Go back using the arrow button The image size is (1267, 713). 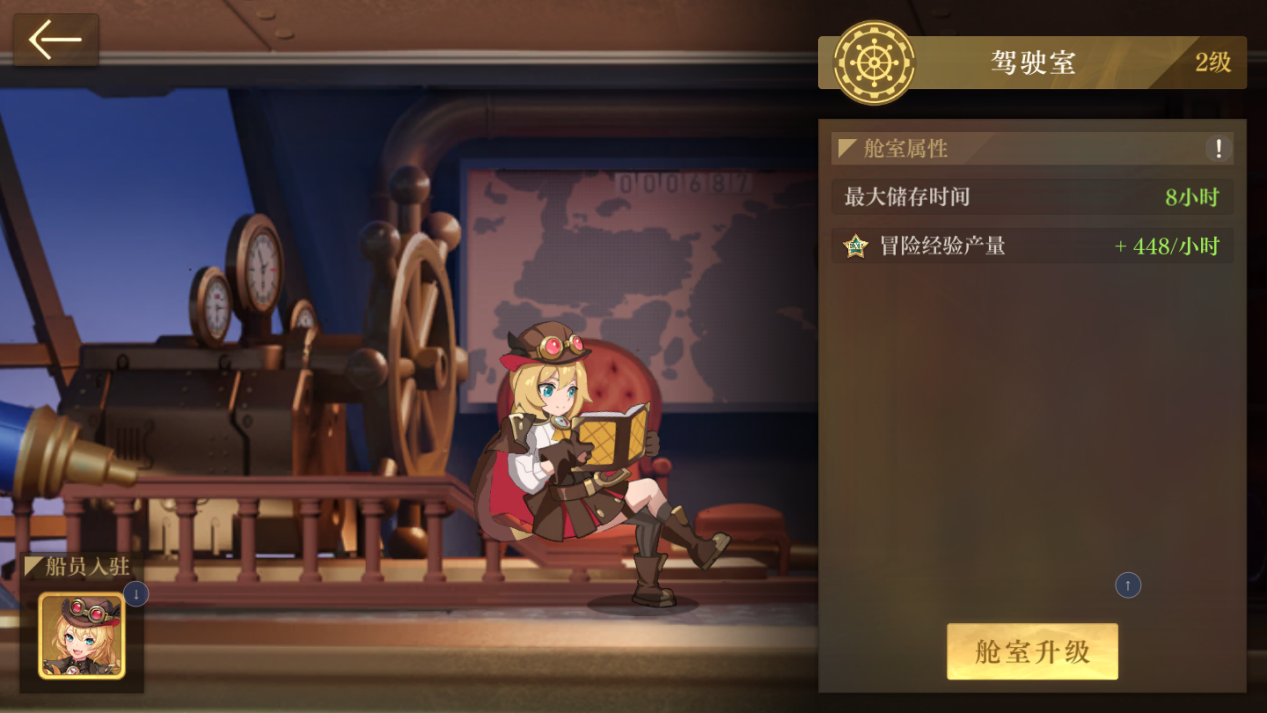pyautogui.click(x=55, y=40)
